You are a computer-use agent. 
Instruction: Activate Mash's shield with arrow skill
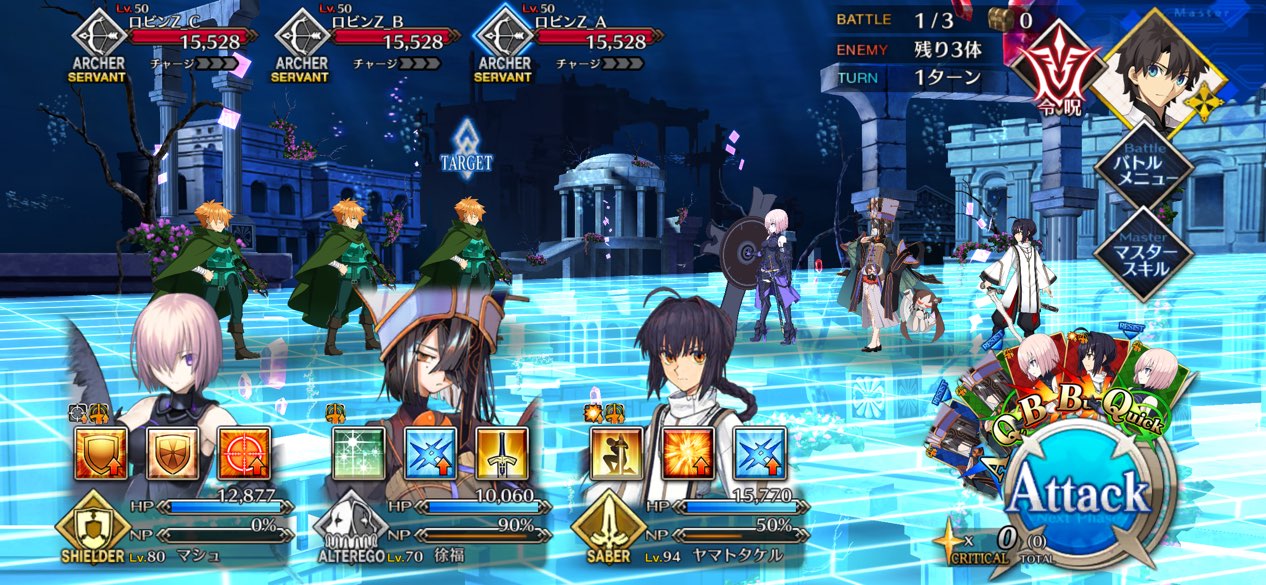click(101, 454)
